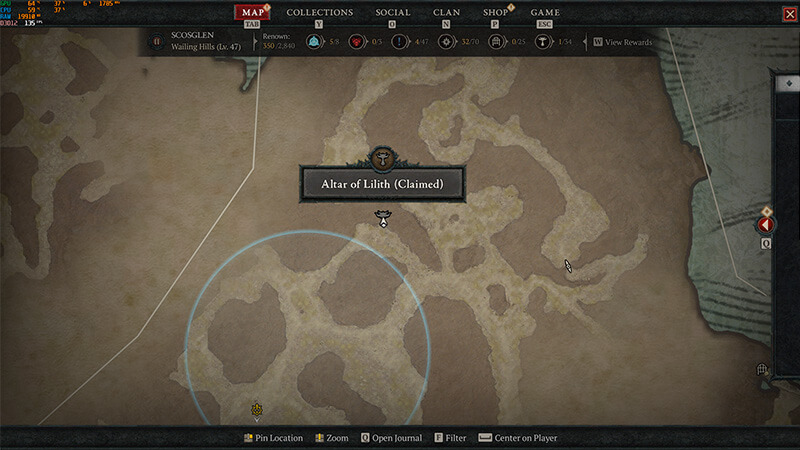
Task: Expand the journal panel with the red arrow
Action: [766, 225]
